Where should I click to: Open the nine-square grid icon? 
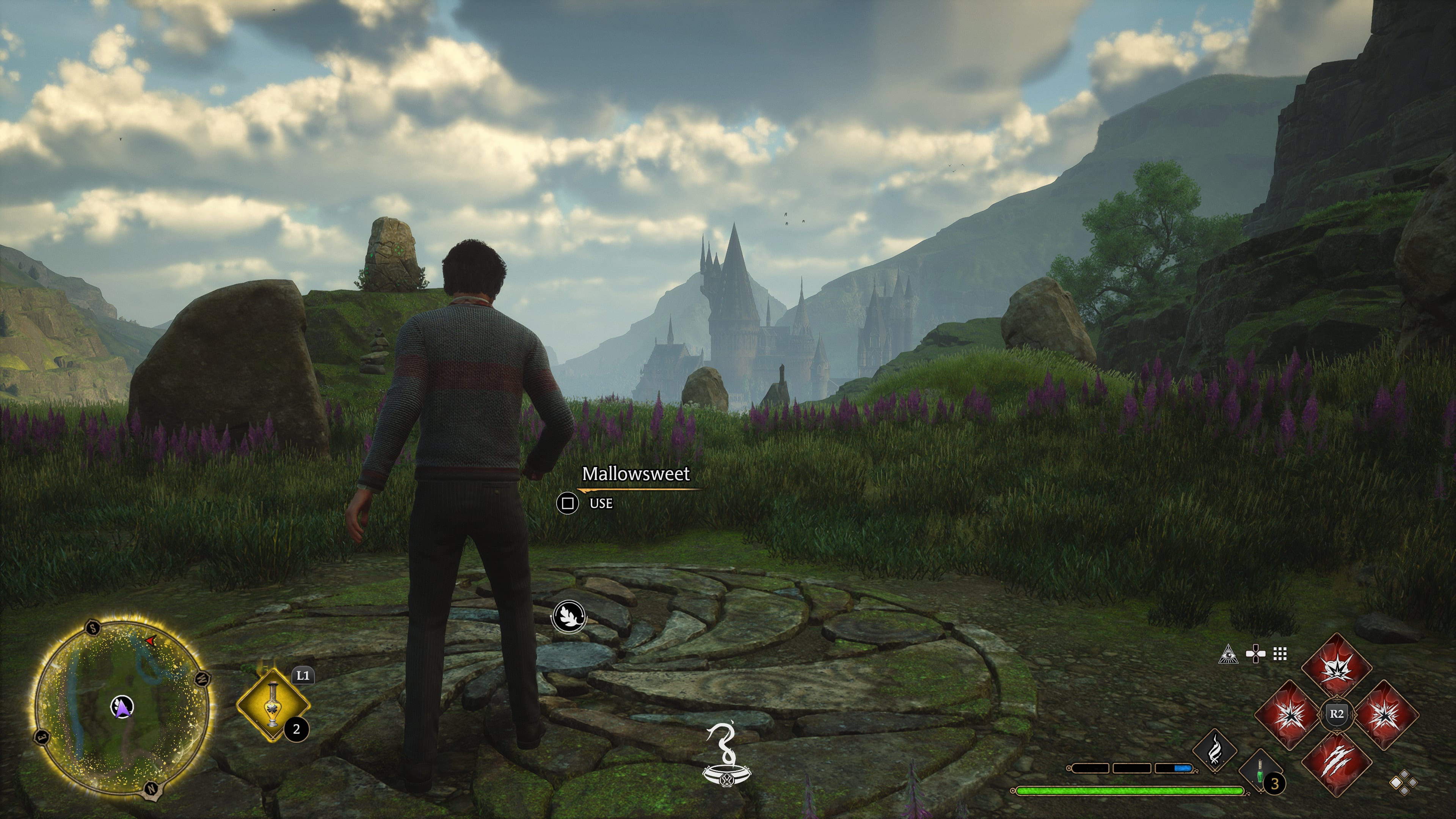coord(1280,654)
